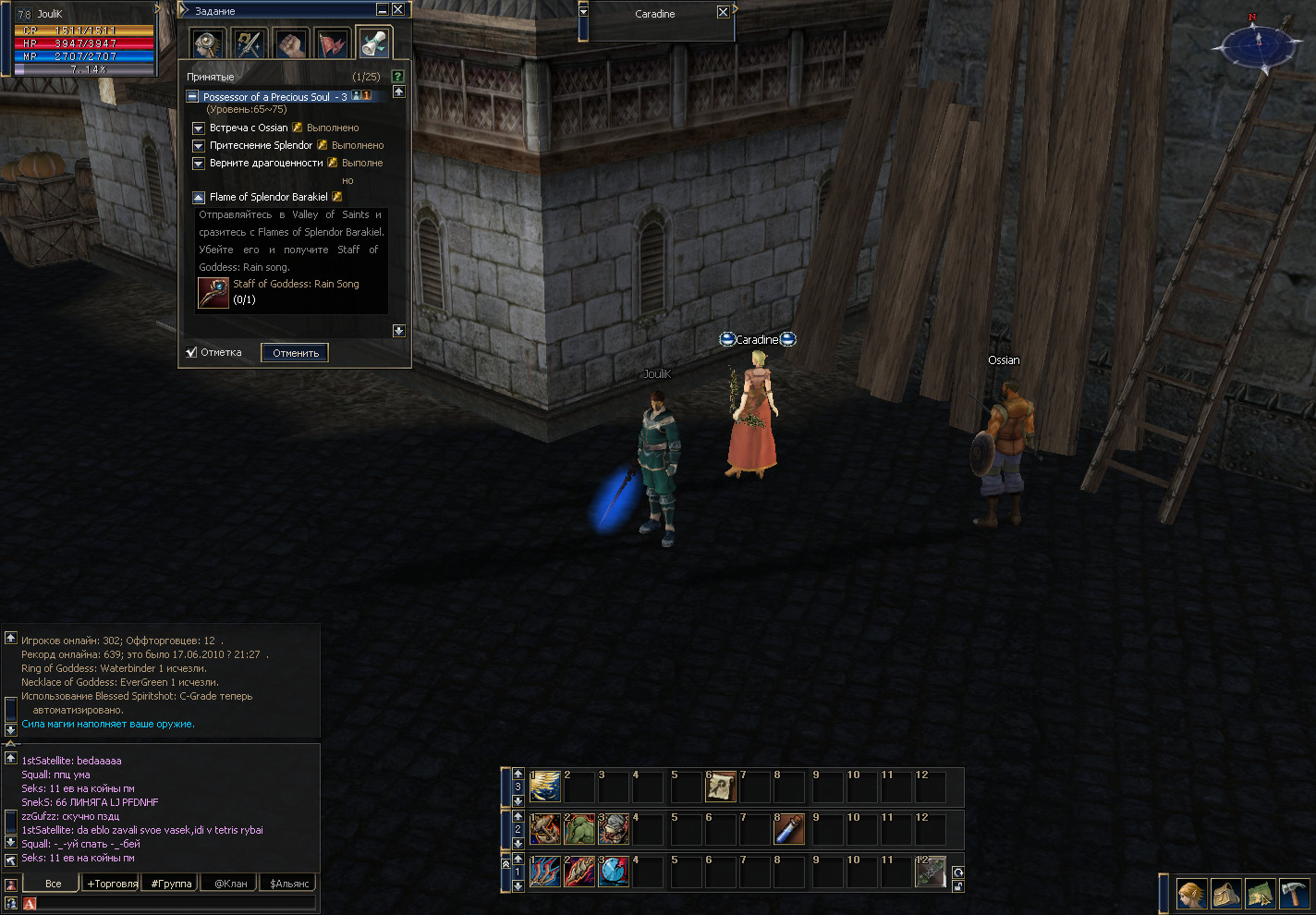Toggle the Отметка checkbox
1316x915 pixels.
(191, 352)
